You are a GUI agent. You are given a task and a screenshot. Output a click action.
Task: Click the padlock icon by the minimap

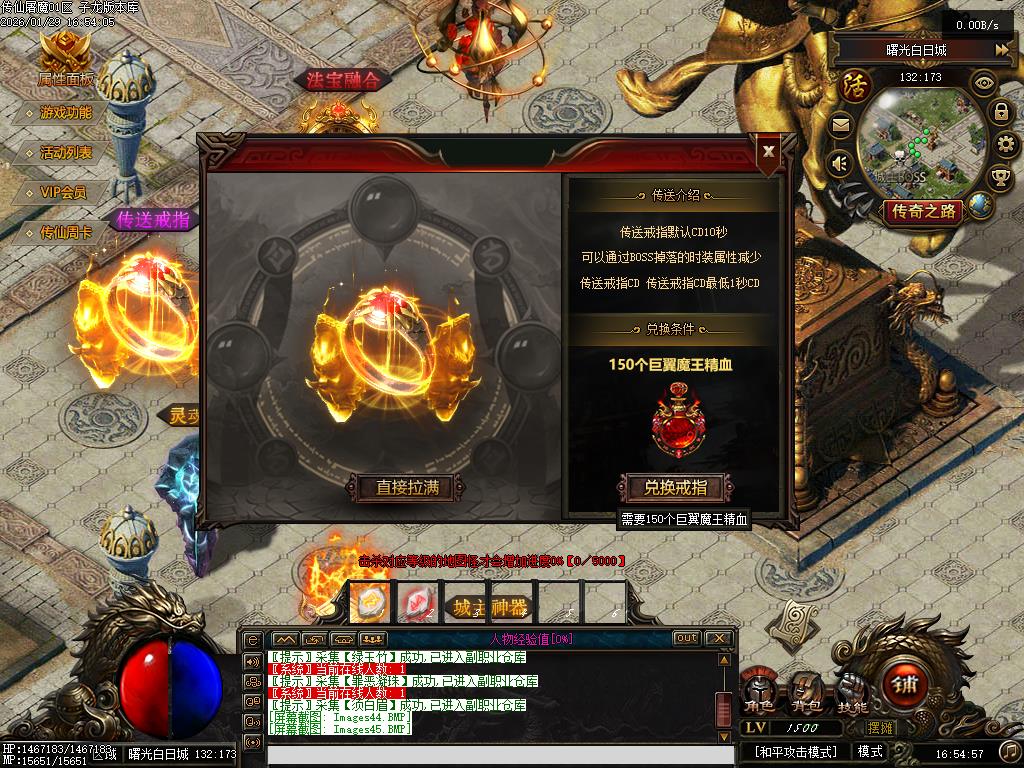coord(1000,111)
